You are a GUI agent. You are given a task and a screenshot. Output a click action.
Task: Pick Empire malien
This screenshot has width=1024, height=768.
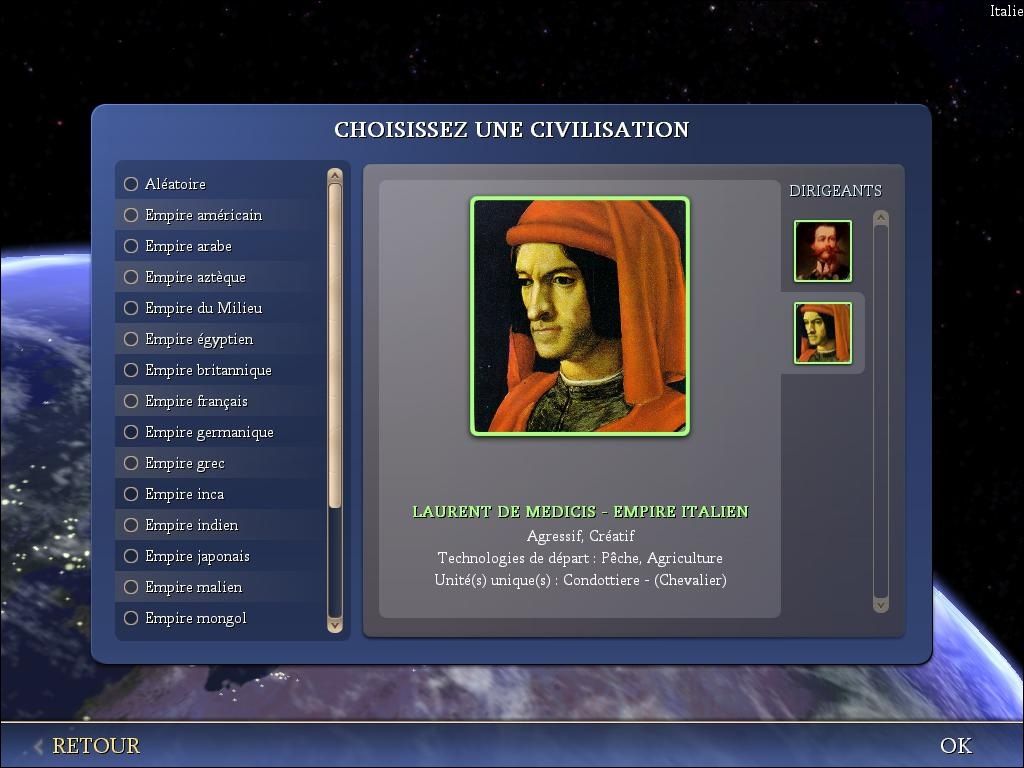[131, 587]
